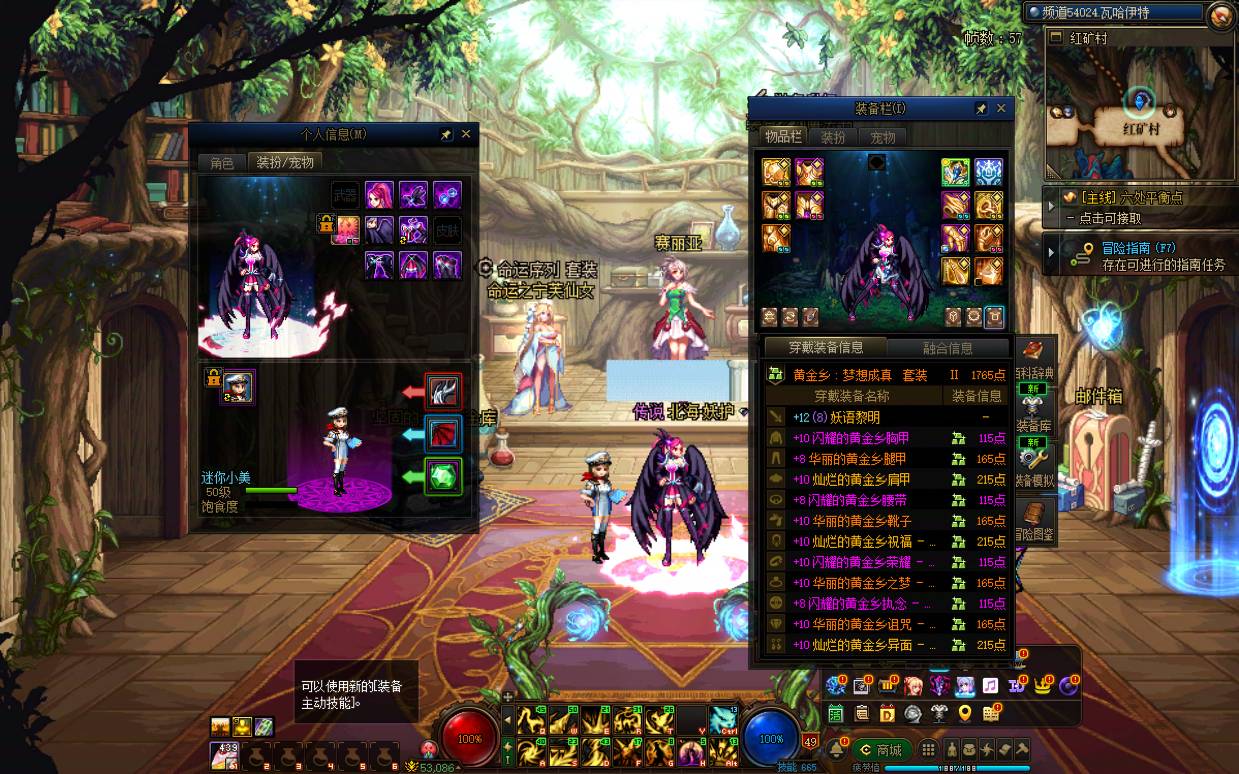Pin the 个人信息 window

pyautogui.click(x=447, y=134)
